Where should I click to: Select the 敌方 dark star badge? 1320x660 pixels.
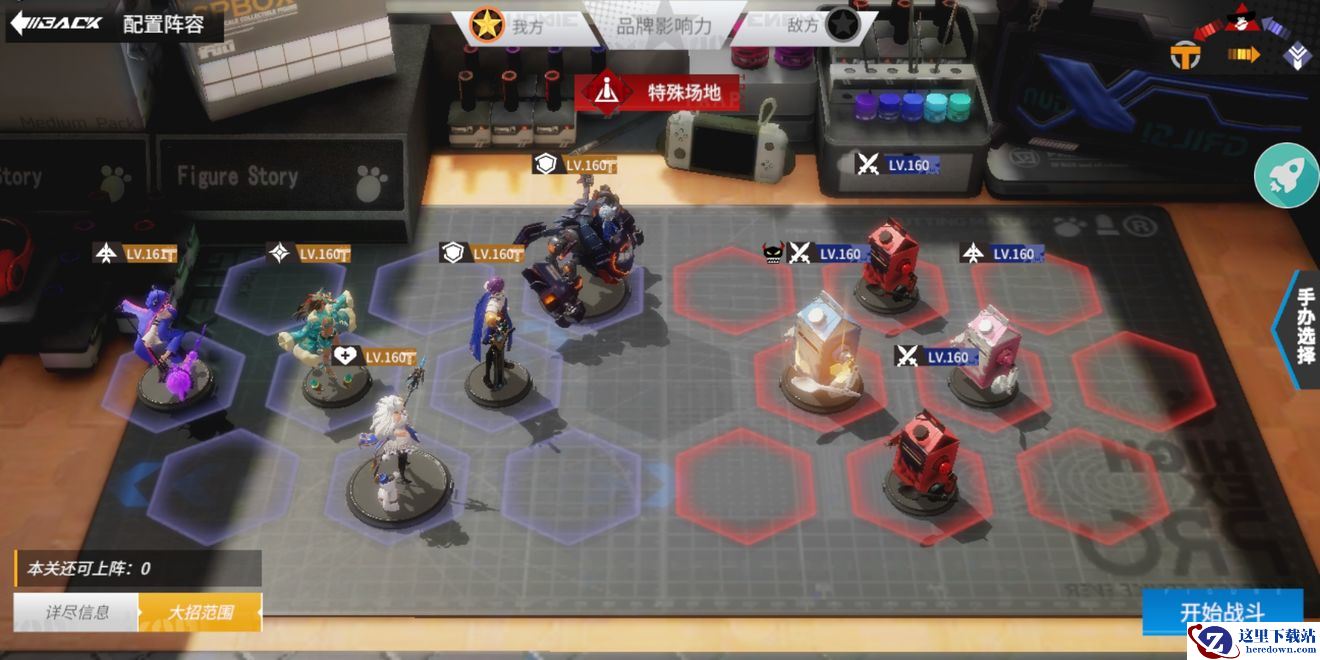[841, 26]
